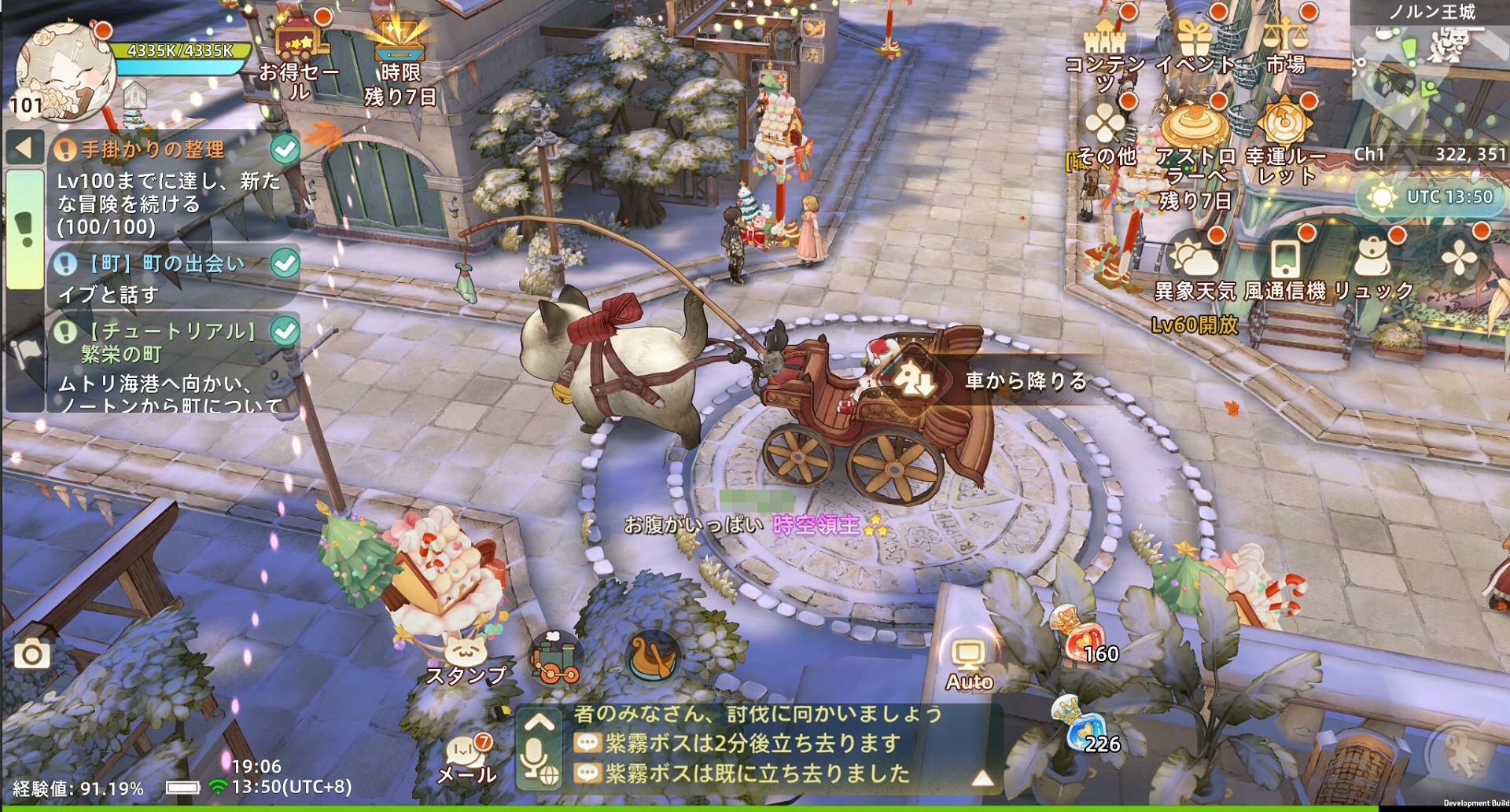Enable Auto mode
Viewport: 1510px width, 812px height.
(967, 654)
